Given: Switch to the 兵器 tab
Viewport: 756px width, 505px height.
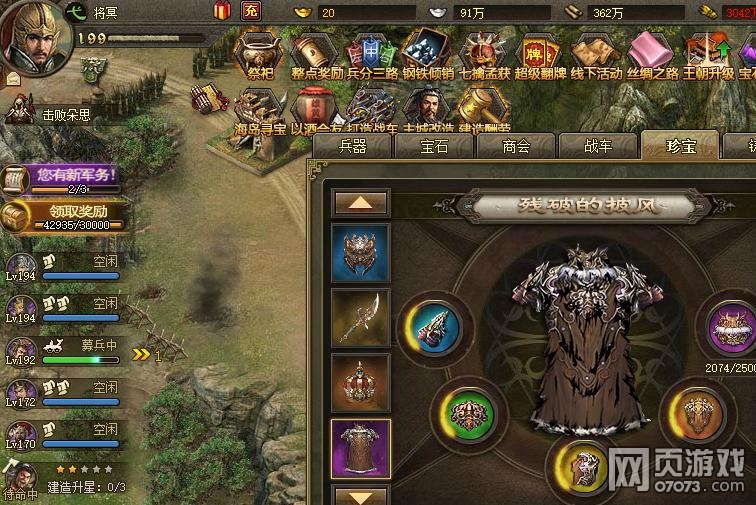Looking at the screenshot, I should pyautogui.click(x=353, y=146).
